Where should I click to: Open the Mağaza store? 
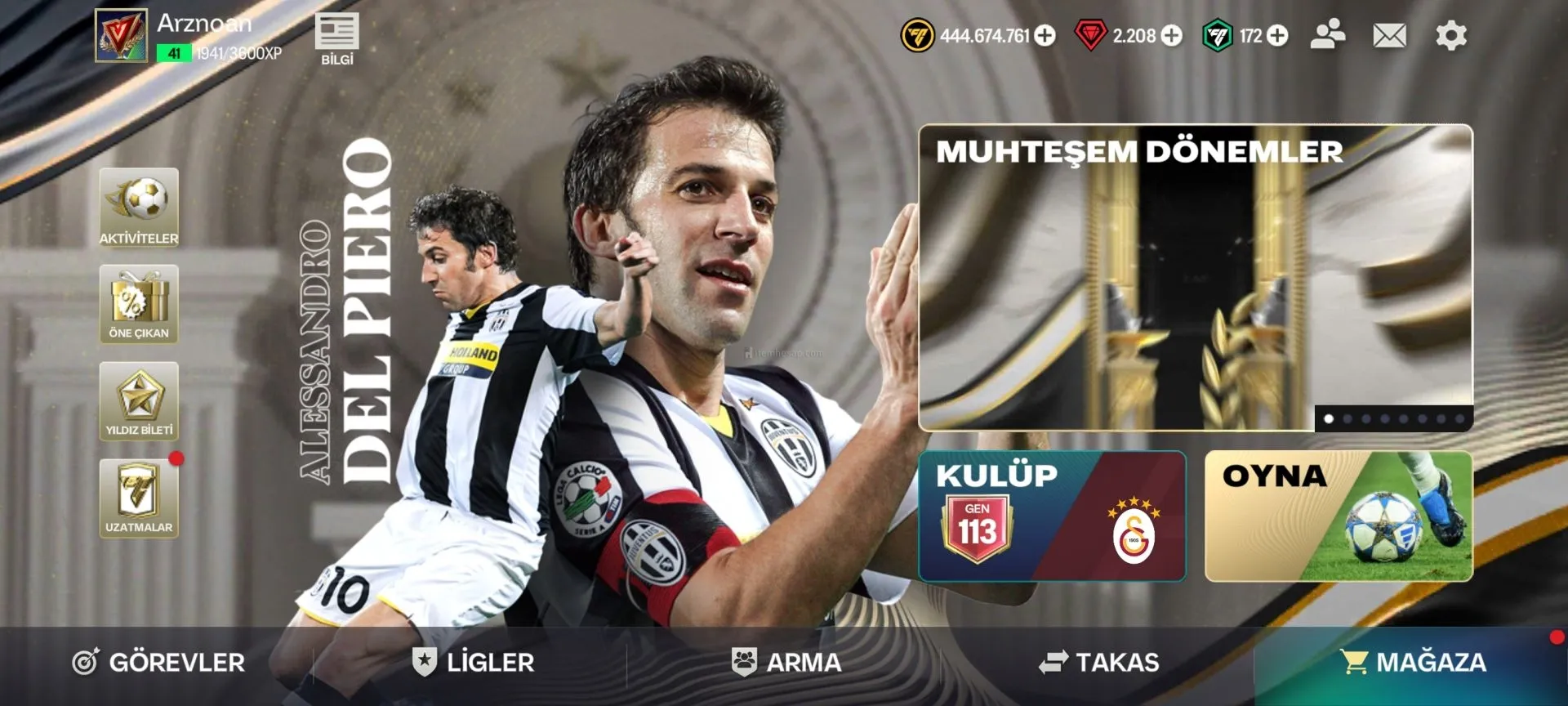tap(1413, 662)
